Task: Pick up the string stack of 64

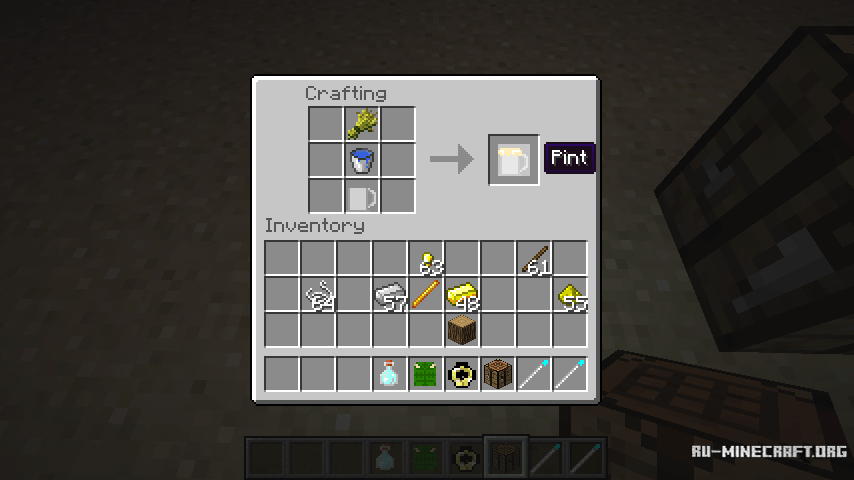Action: 318,295
